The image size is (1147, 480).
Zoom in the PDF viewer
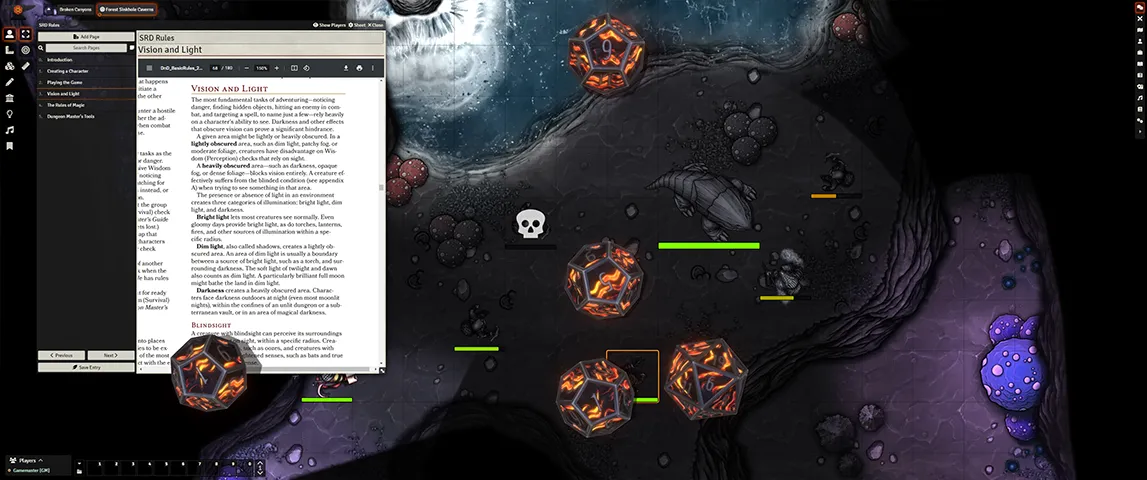(x=277, y=68)
